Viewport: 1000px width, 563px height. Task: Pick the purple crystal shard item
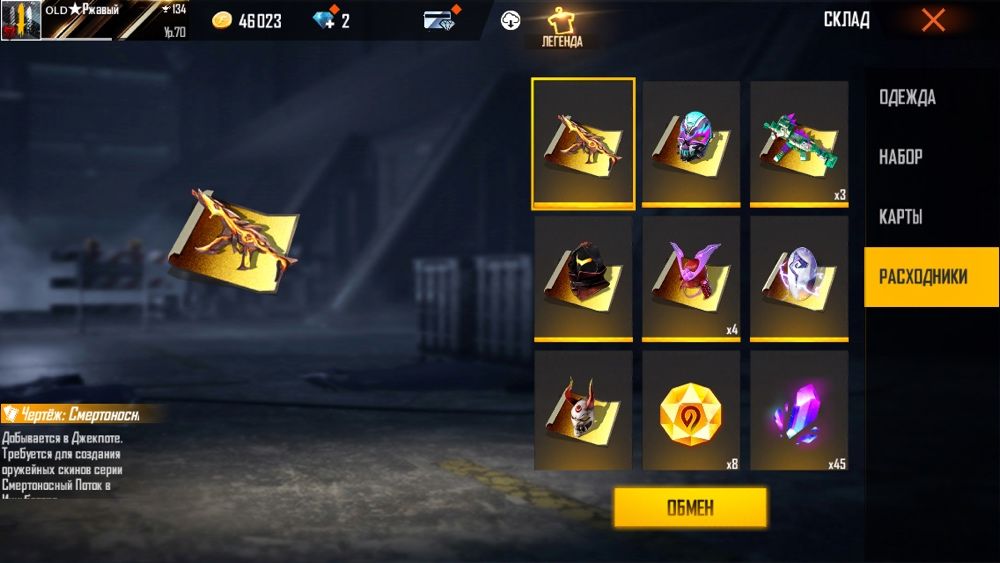tap(799, 411)
